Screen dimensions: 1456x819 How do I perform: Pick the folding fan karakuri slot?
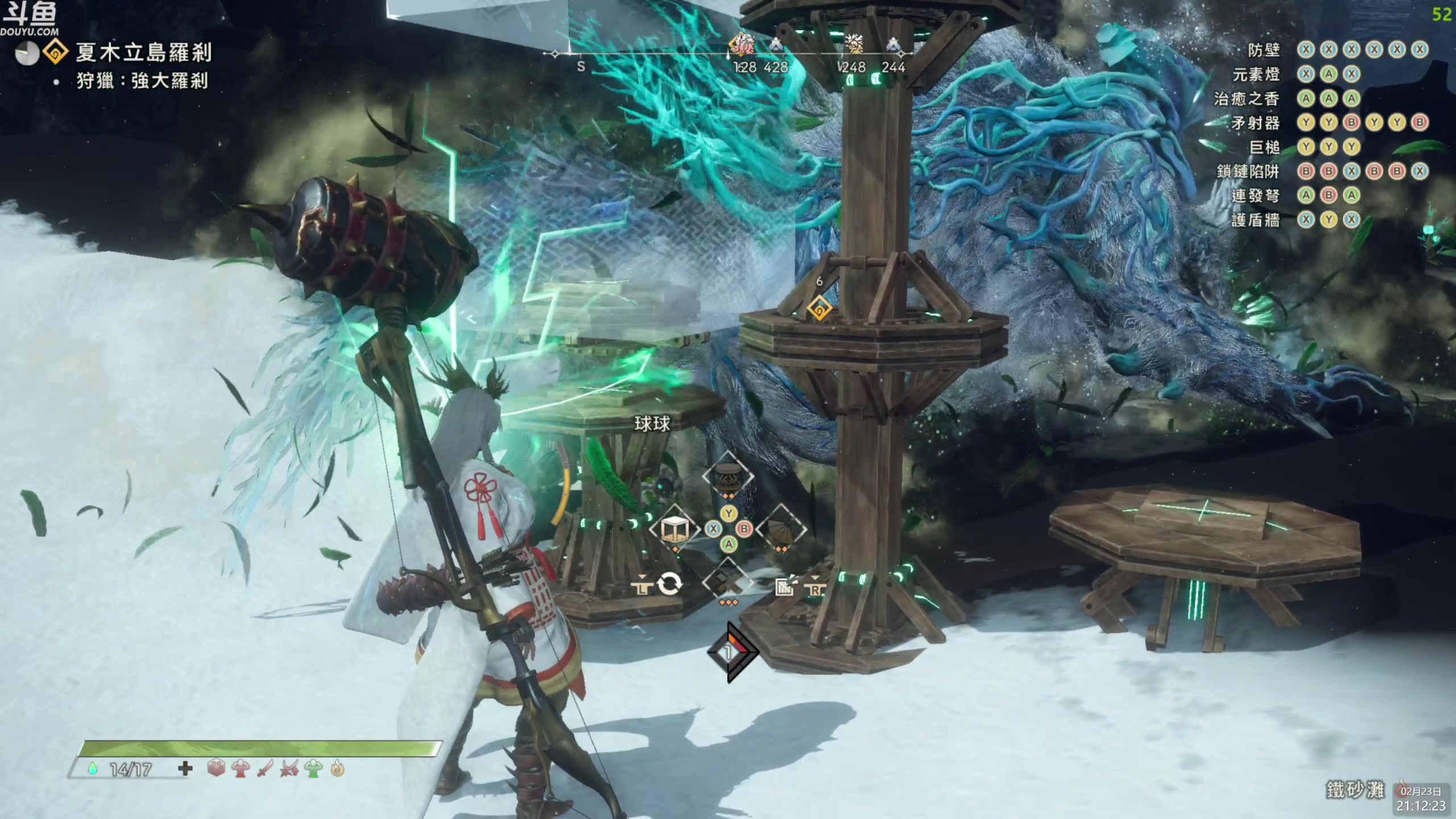[x=781, y=530]
